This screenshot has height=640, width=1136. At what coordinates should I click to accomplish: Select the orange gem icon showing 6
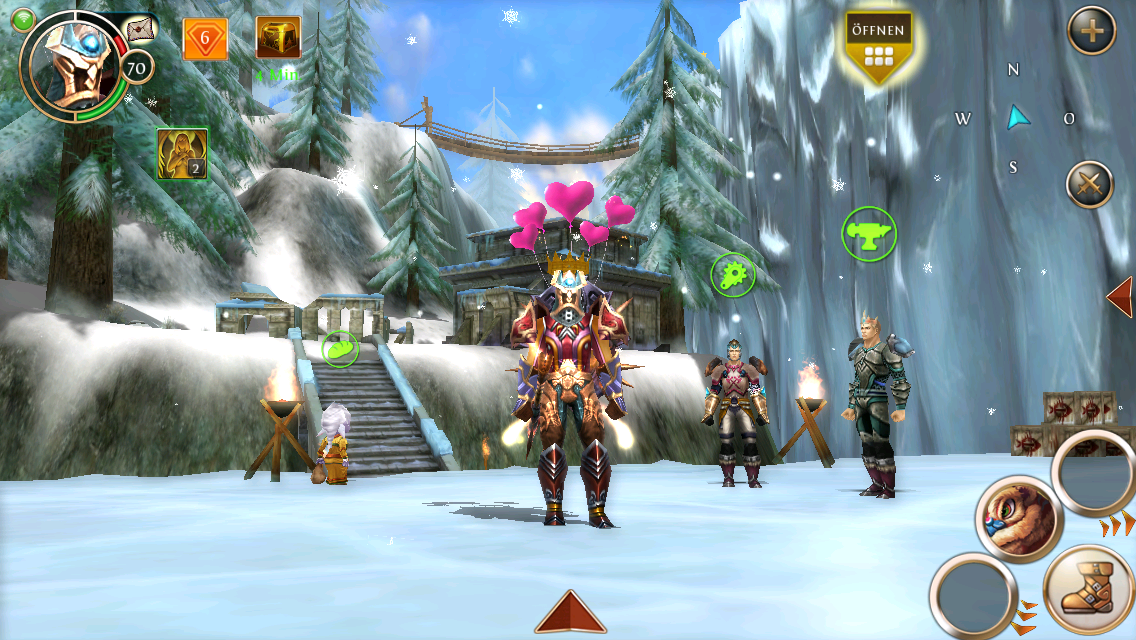click(x=205, y=39)
